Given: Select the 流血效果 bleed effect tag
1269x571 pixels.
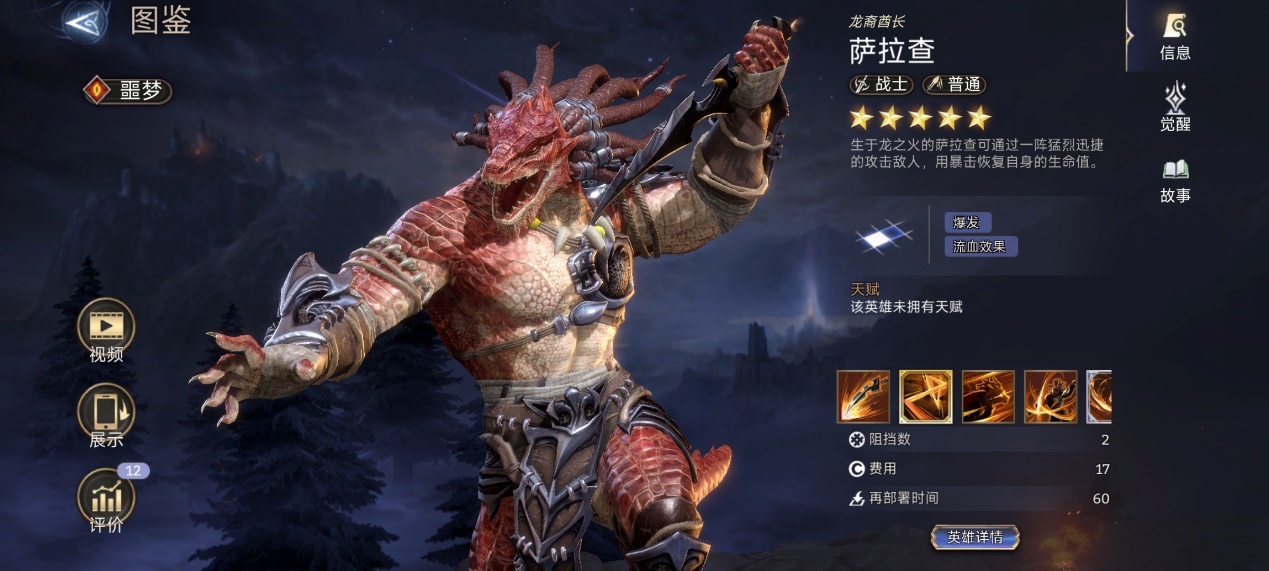Looking at the screenshot, I should point(980,246).
